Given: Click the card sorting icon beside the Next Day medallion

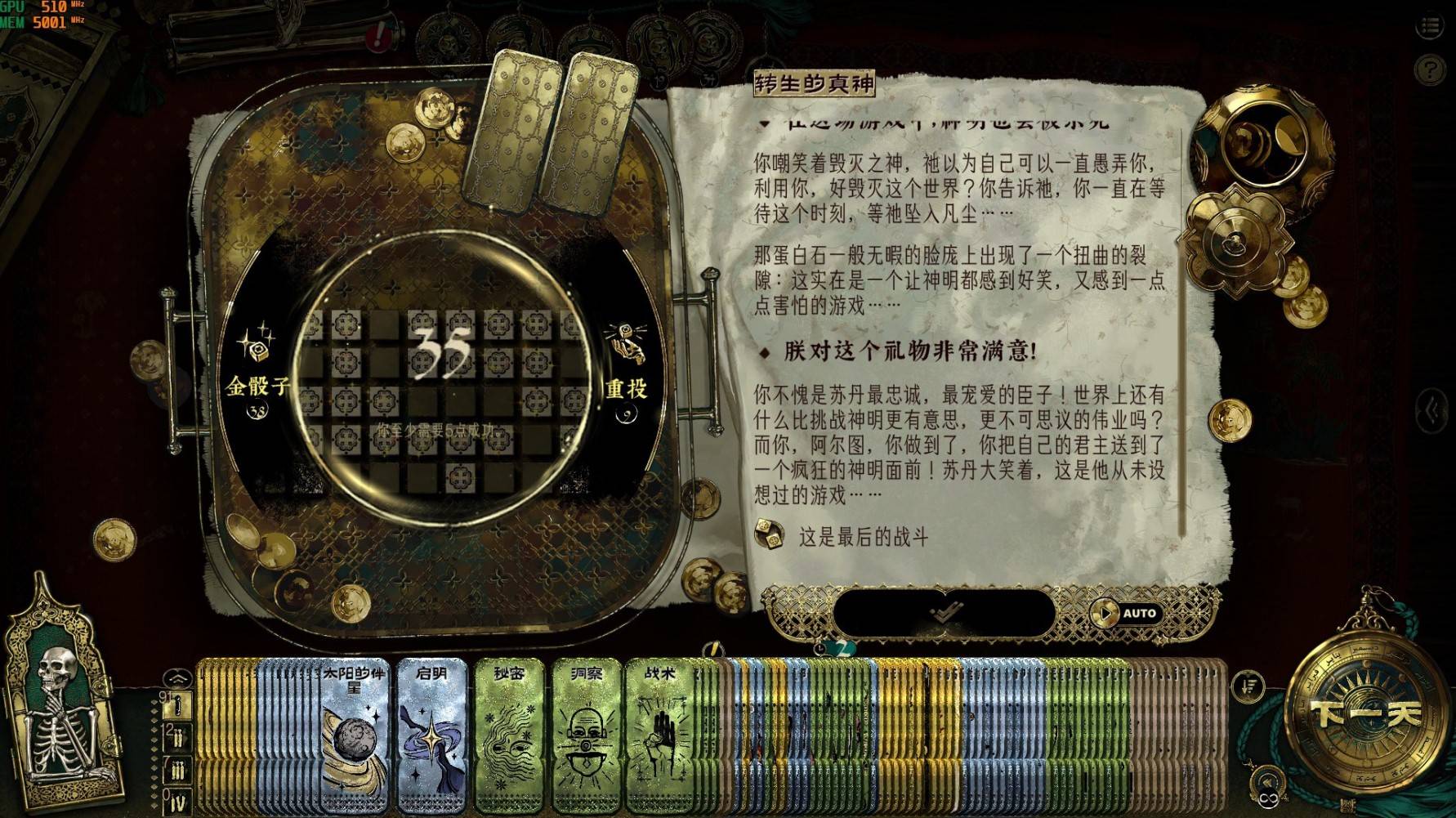Looking at the screenshot, I should 1248,689.
